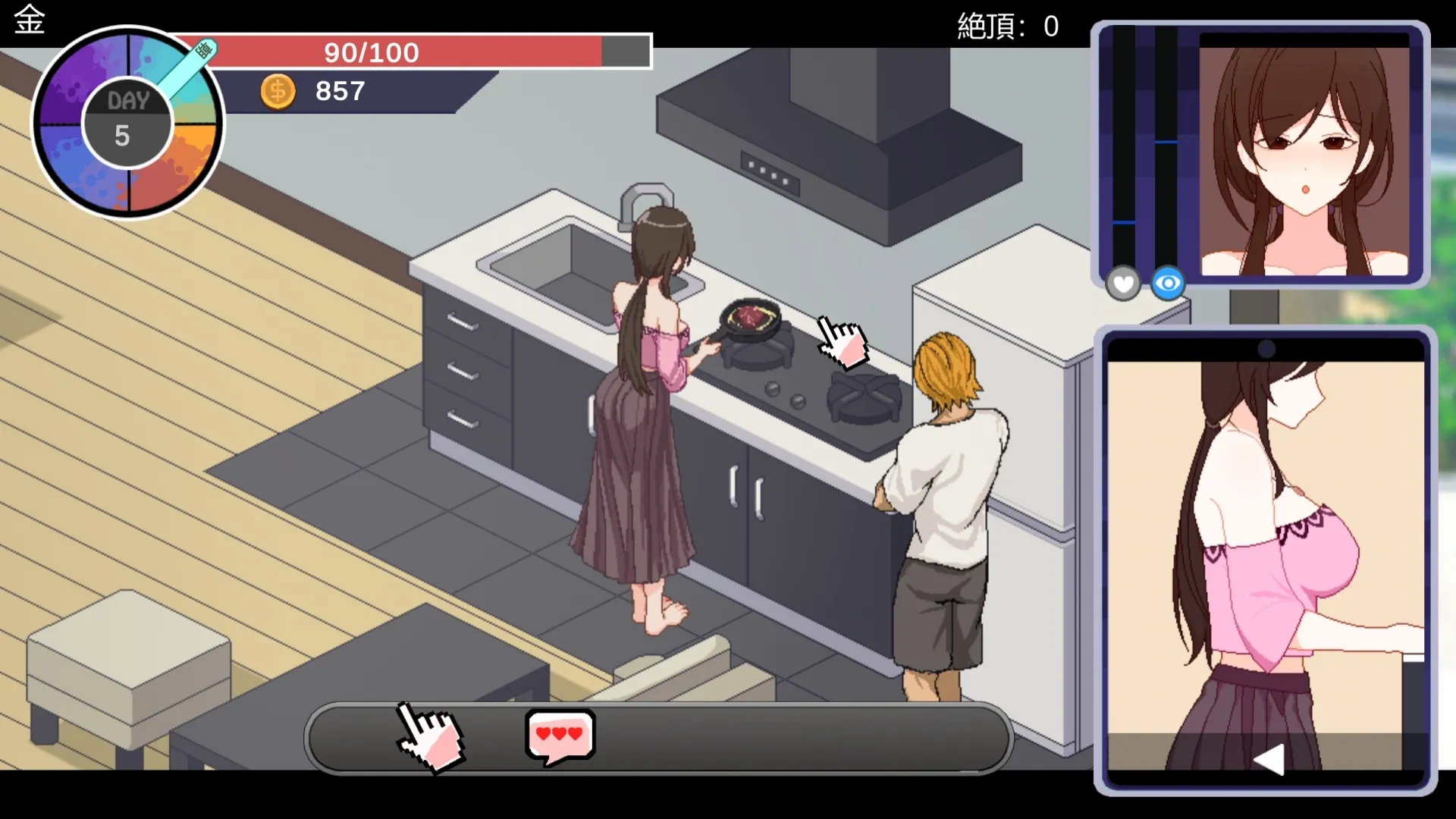Click the coin icon beside the 857 money total
1456x819 pixels.
(278, 91)
